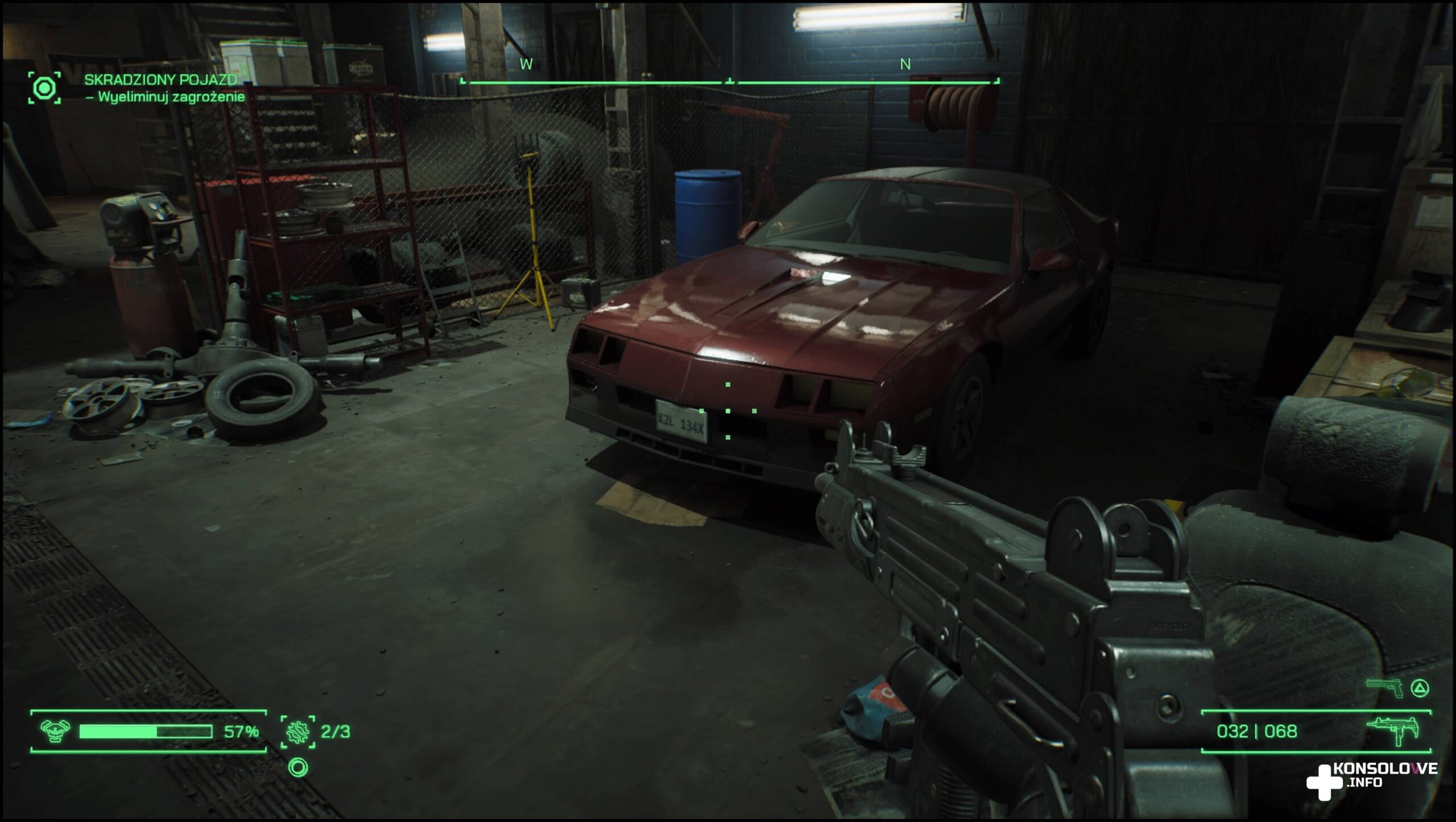Switch to the secondary pistol icon
1456x822 pixels.
tap(1384, 688)
